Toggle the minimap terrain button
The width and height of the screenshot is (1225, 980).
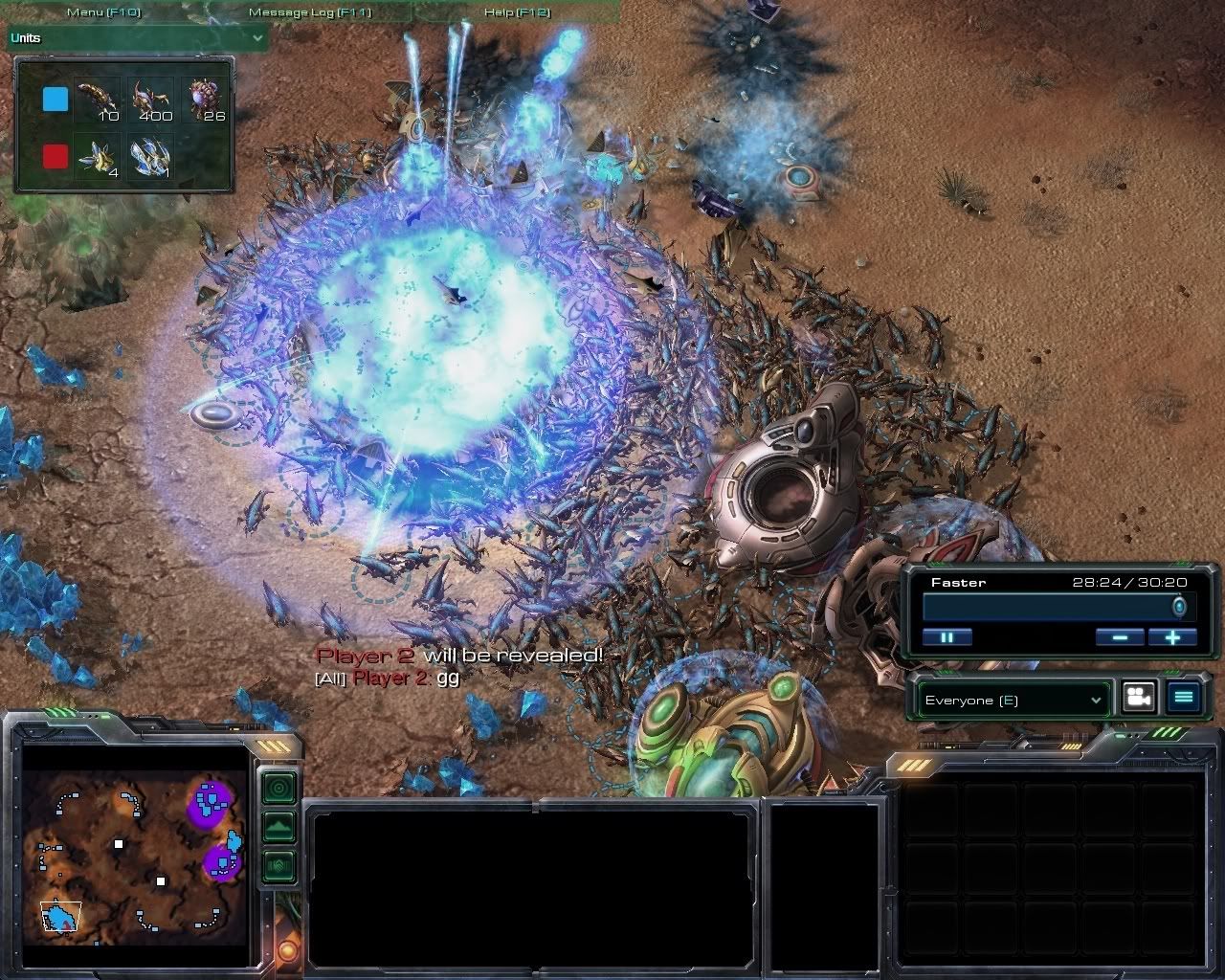(x=278, y=827)
